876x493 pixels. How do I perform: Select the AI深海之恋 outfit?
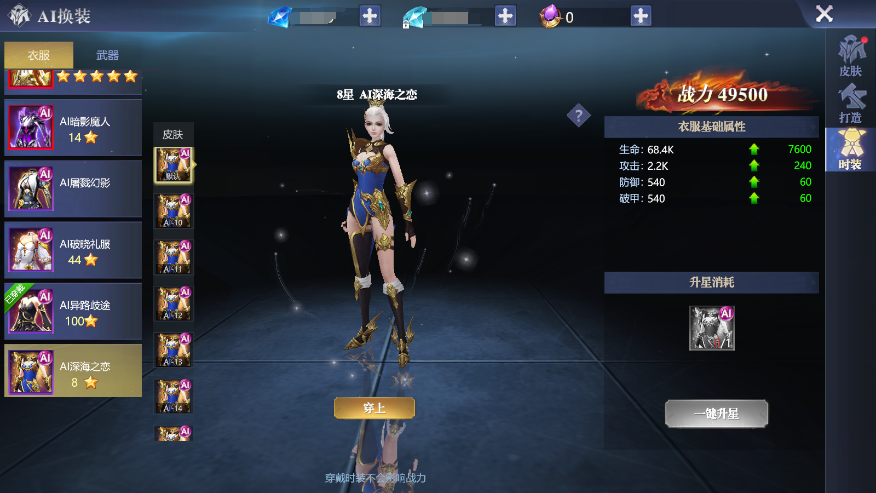click(x=73, y=372)
